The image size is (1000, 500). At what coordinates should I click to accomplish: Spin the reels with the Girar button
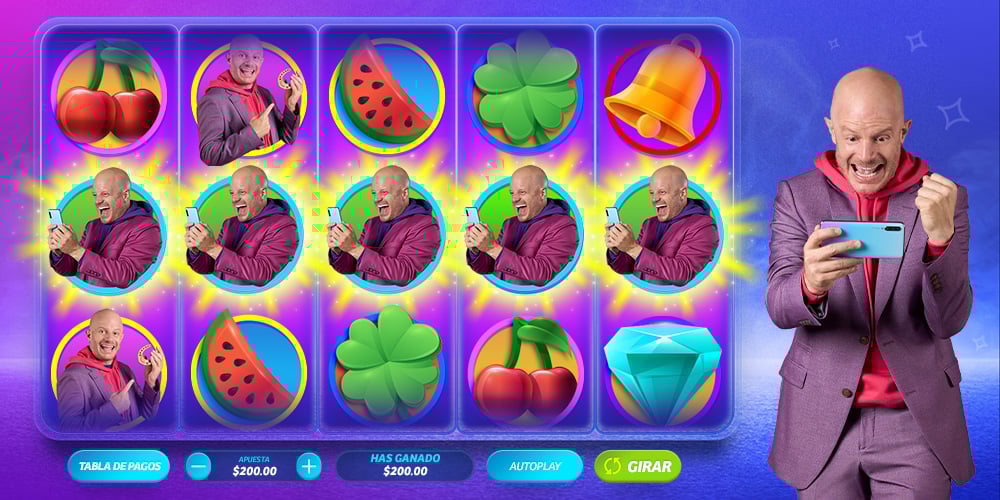coord(638,466)
